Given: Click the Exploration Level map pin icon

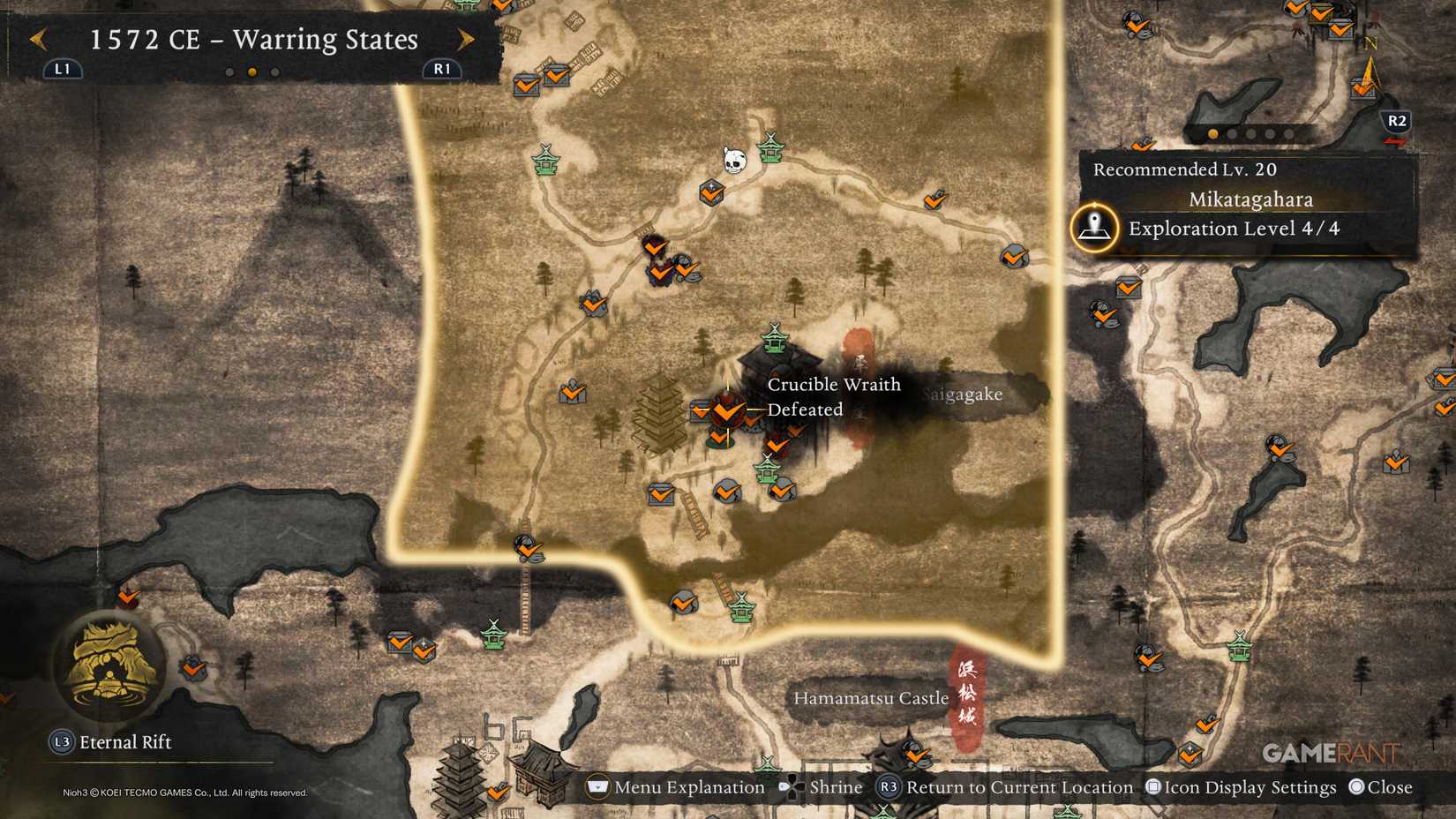Looking at the screenshot, I should pyautogui.click(x=1093, y=227).
